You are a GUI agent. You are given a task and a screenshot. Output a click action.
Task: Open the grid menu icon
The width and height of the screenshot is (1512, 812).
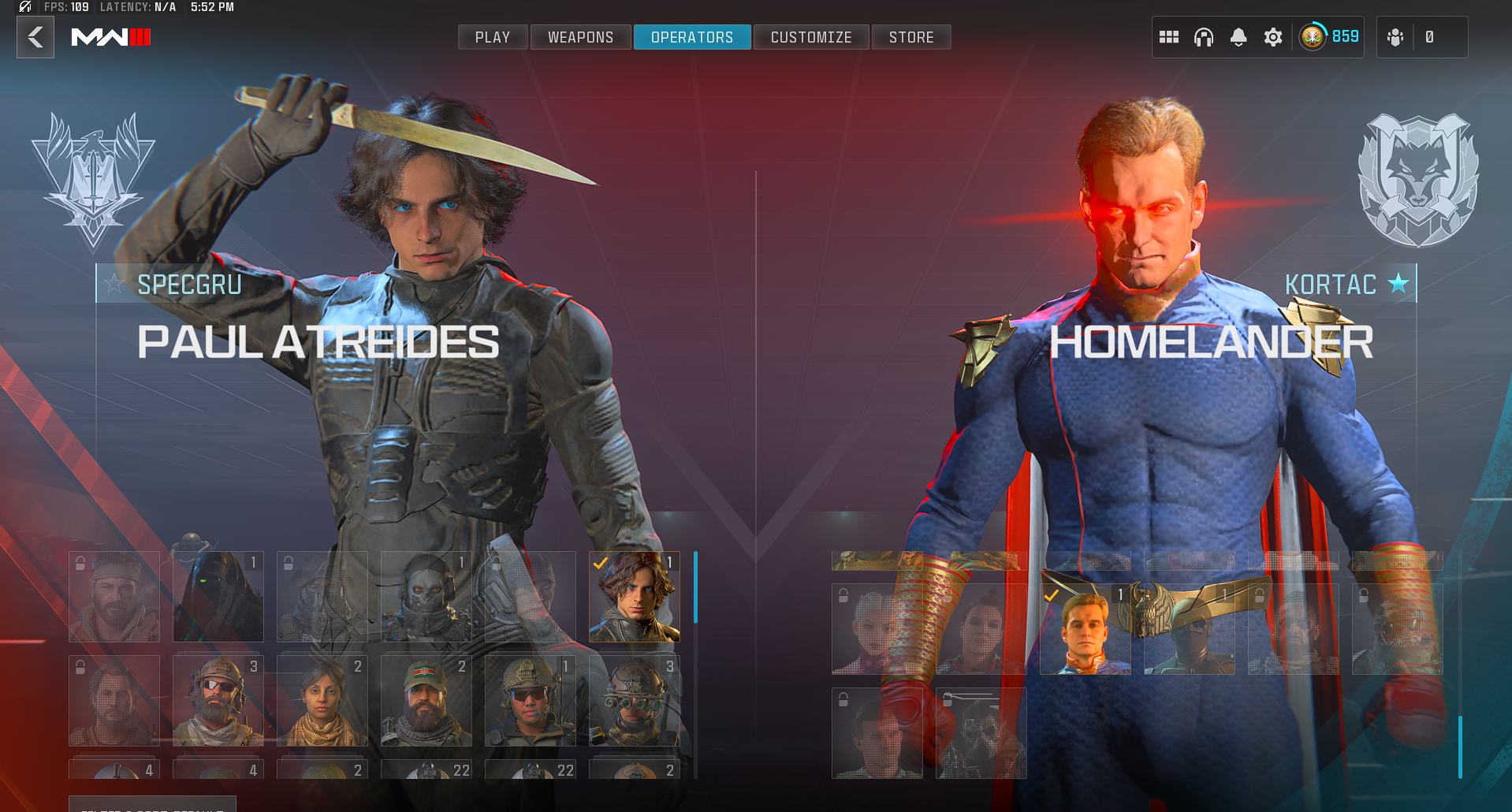tap(1169, 37)
